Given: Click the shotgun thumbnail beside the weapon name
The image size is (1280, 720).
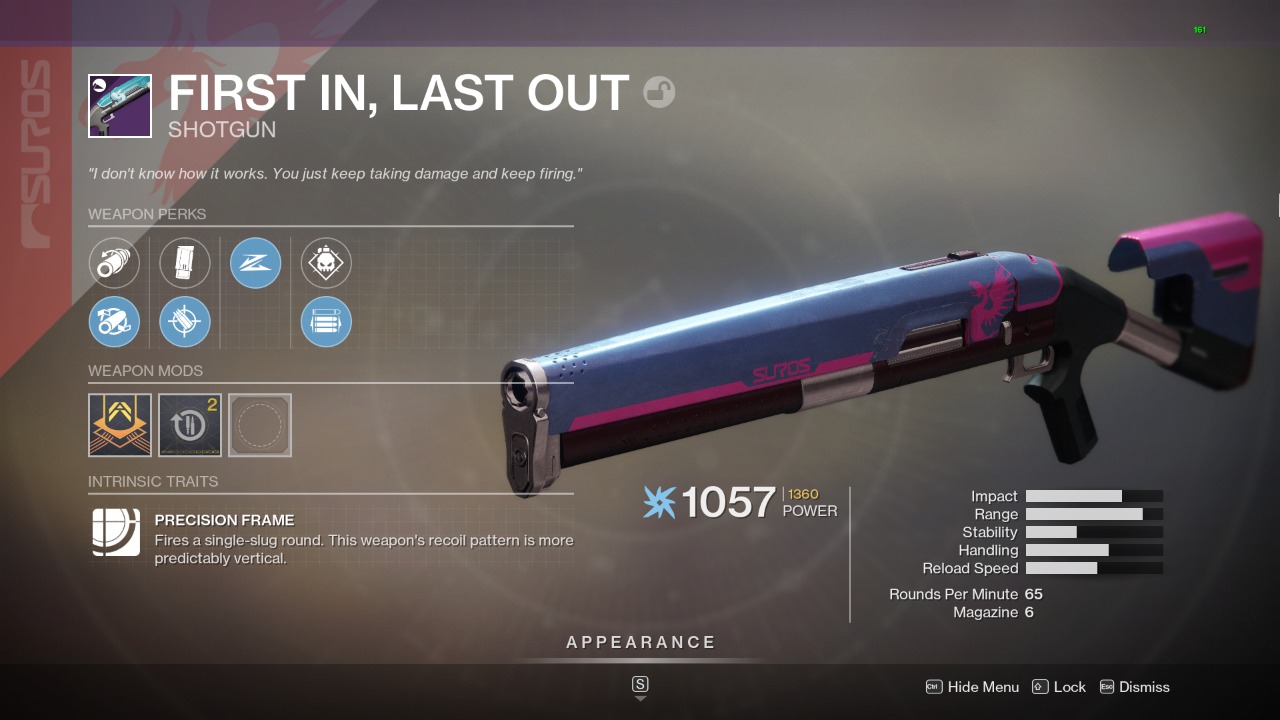Looking at the screenshot, I should pos(120,106).
